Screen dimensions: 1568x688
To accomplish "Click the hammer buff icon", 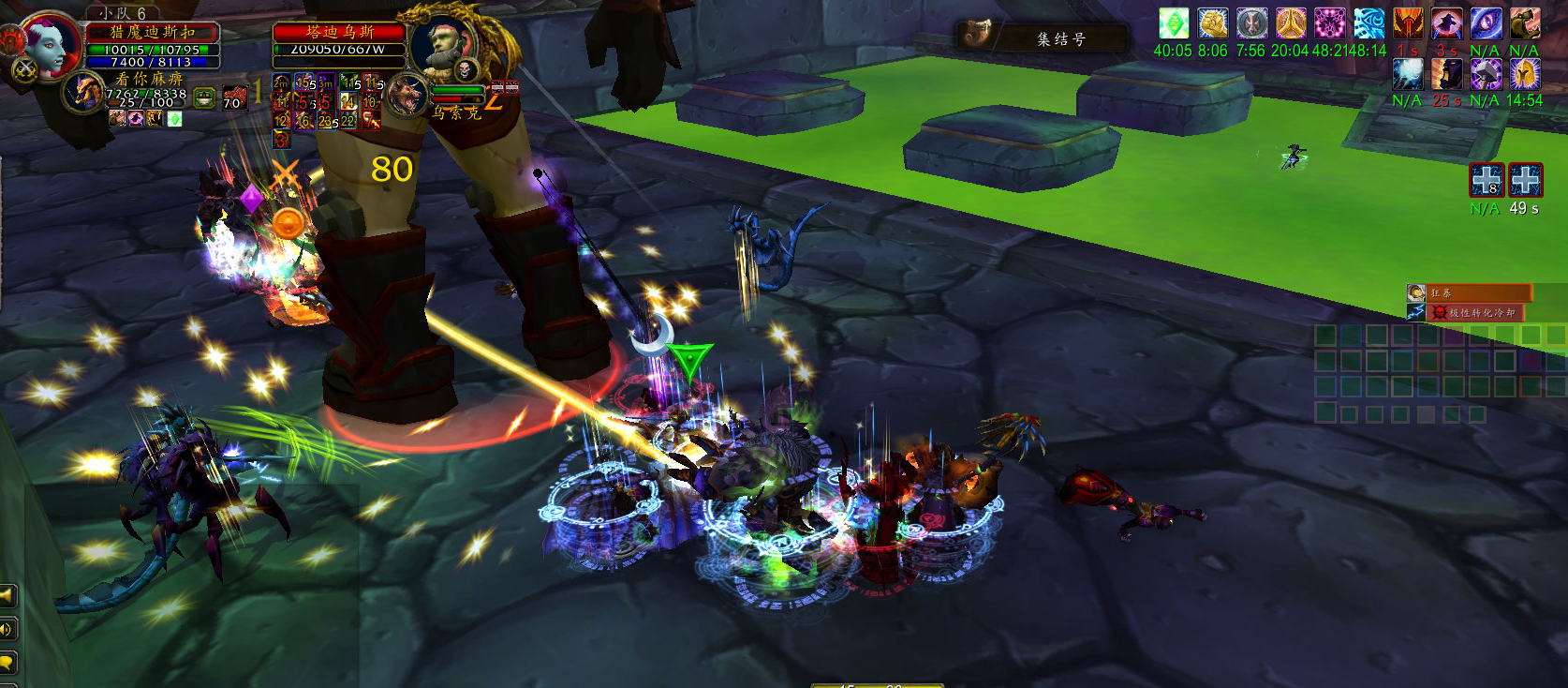I will pos(1486,74).
